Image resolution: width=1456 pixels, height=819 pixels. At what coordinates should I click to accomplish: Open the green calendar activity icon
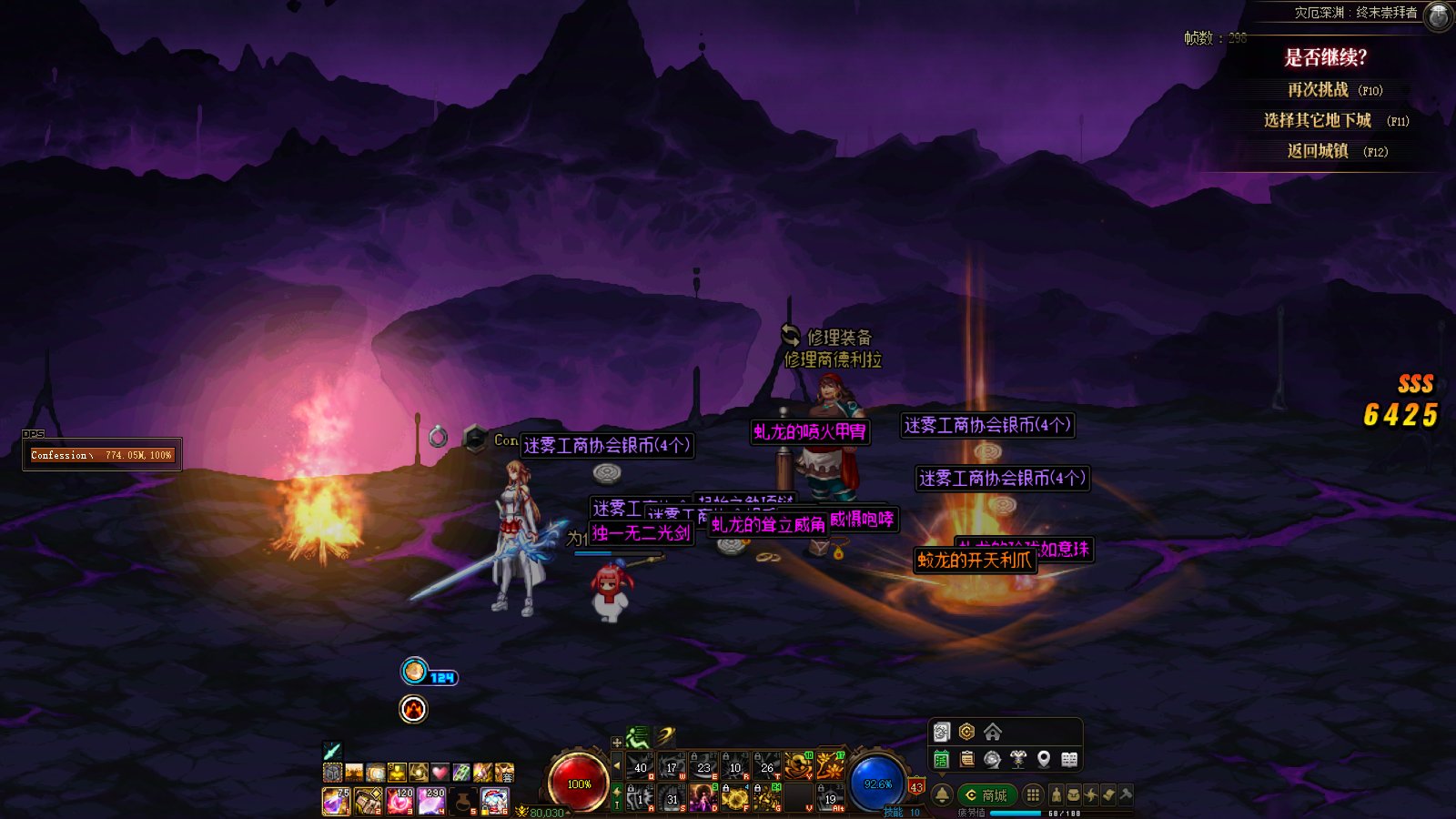942,759
